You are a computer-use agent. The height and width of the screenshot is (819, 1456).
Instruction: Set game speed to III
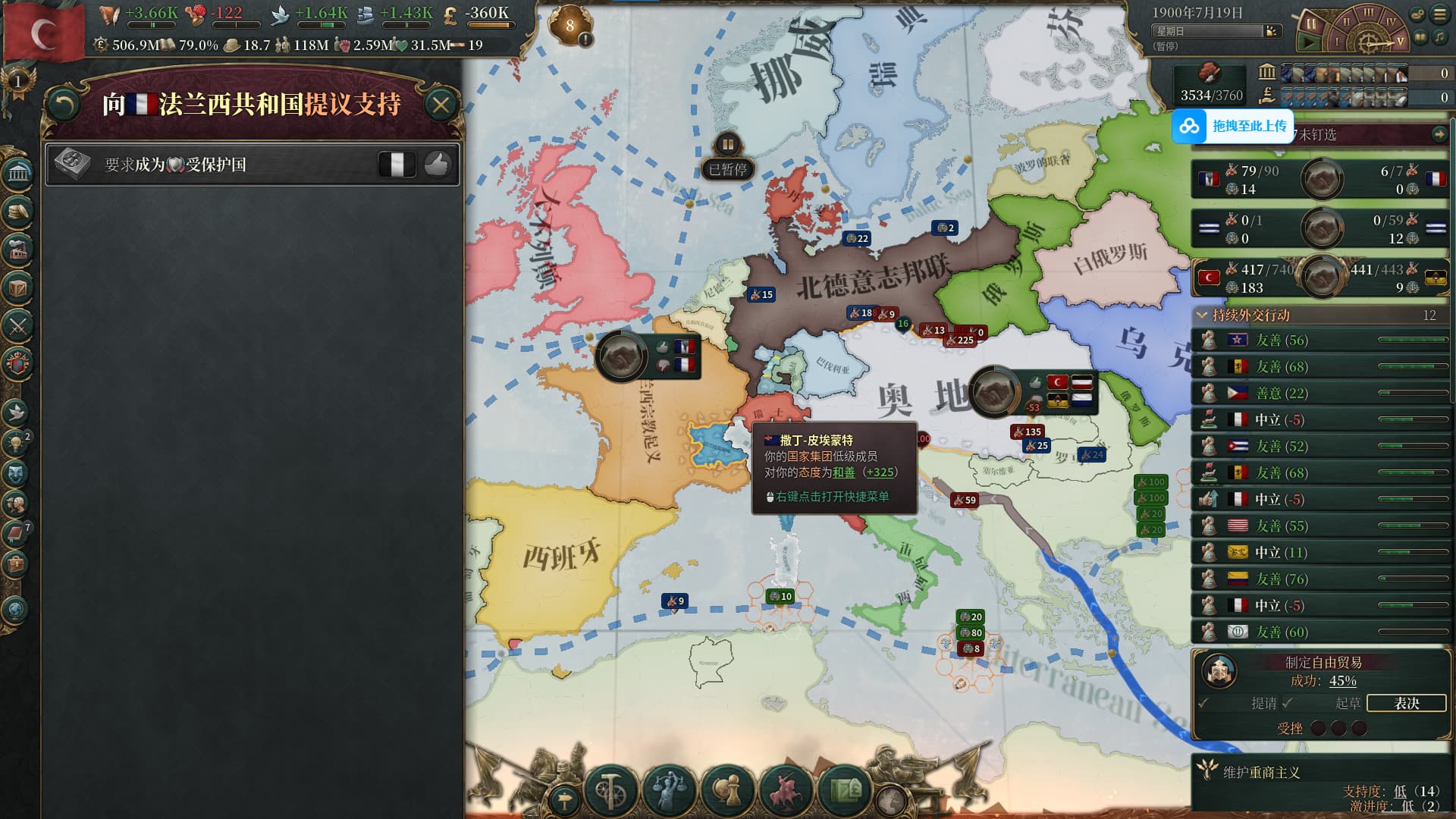click(1367, 13)
